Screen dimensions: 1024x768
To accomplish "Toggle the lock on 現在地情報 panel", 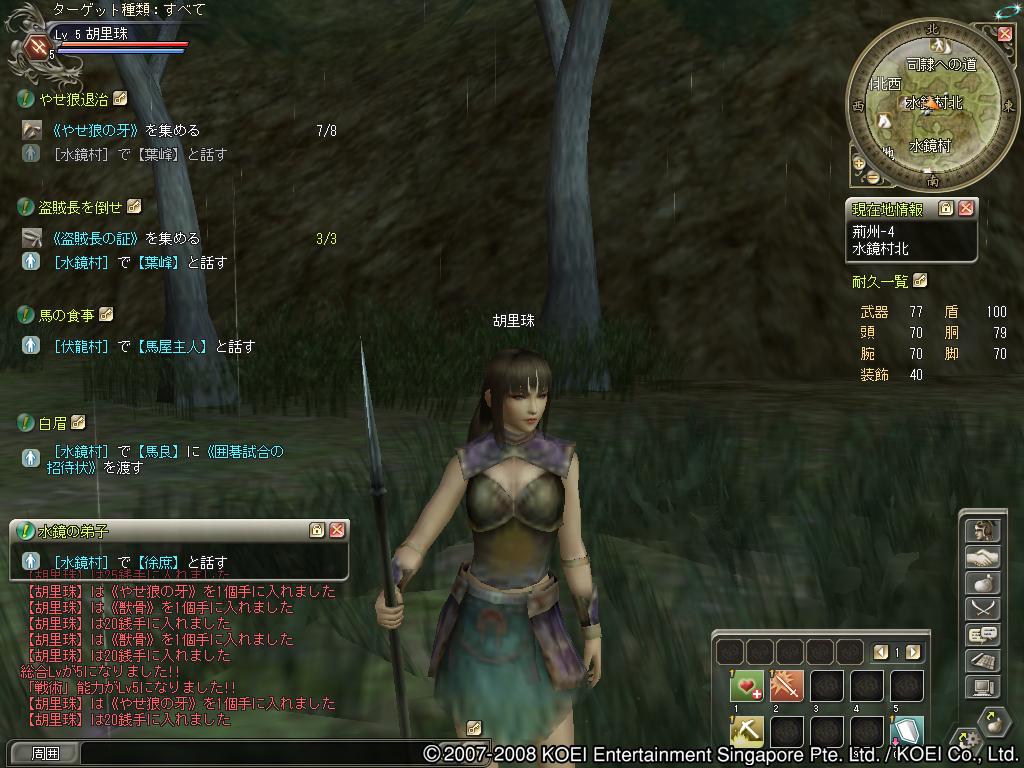I will click(x=945, y=208).
